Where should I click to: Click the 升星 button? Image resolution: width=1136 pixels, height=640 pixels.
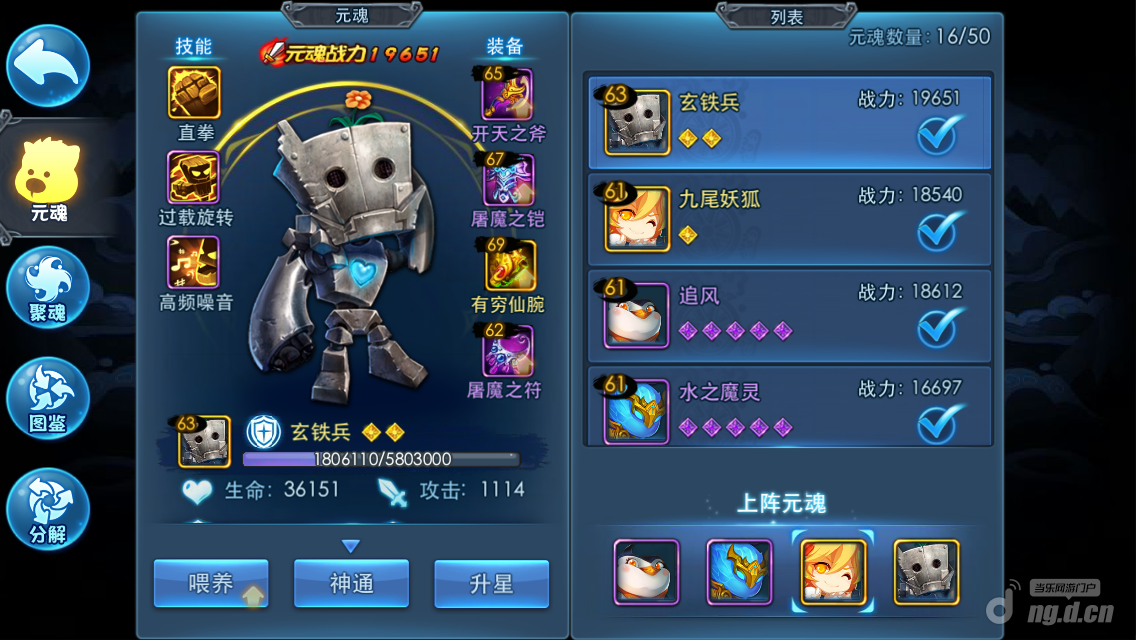coord(491,584)
